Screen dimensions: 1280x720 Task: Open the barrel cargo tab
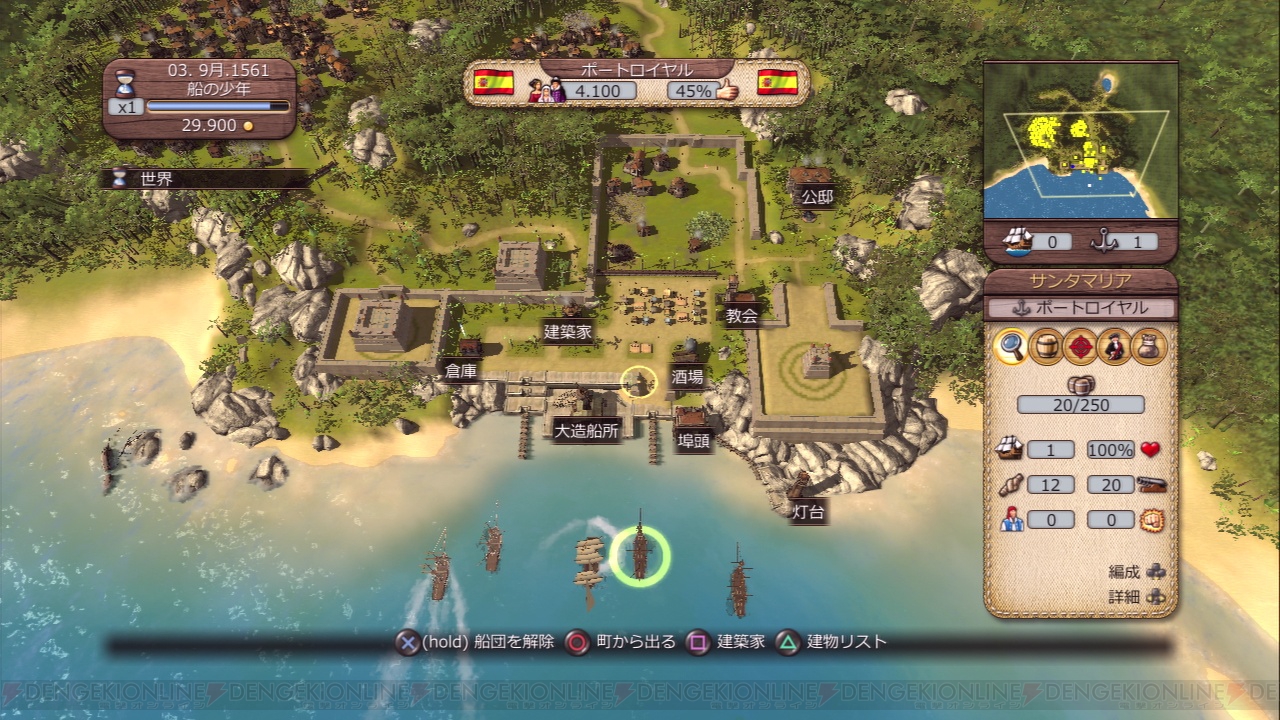[x=1046, y=346]
